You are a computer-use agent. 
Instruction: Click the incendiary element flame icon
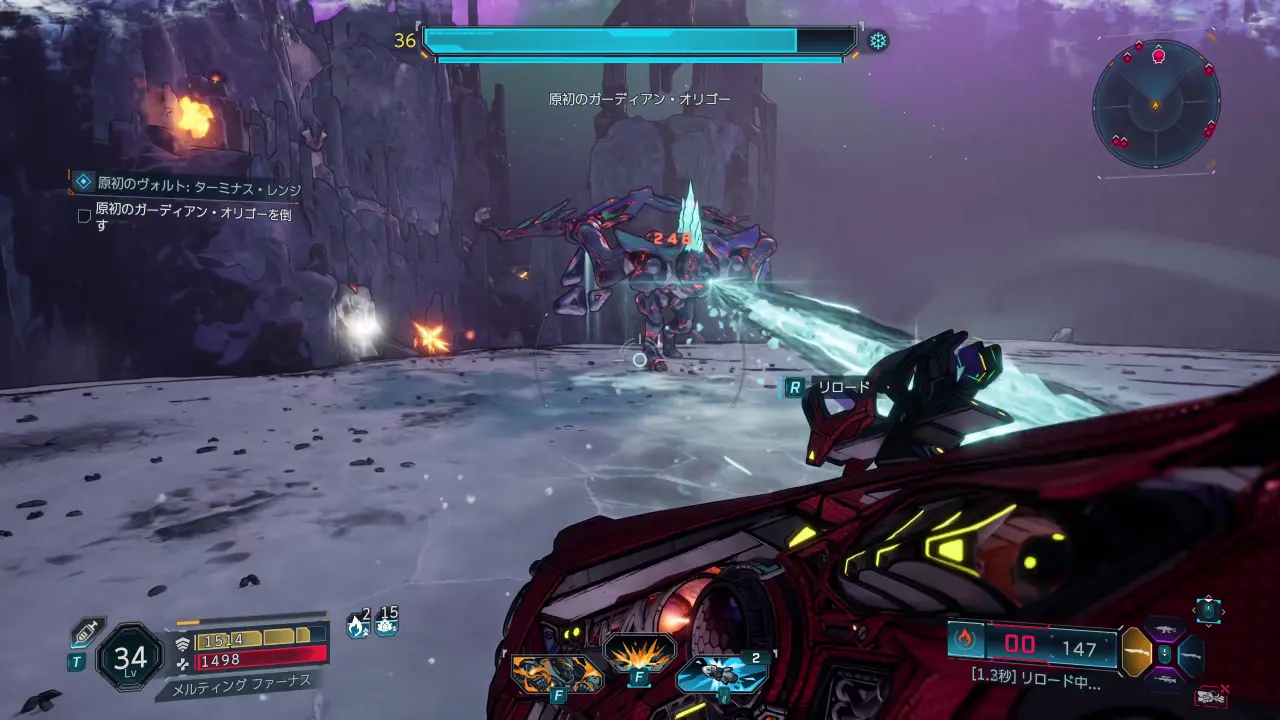pyautogui.click(x=965, y=640)
